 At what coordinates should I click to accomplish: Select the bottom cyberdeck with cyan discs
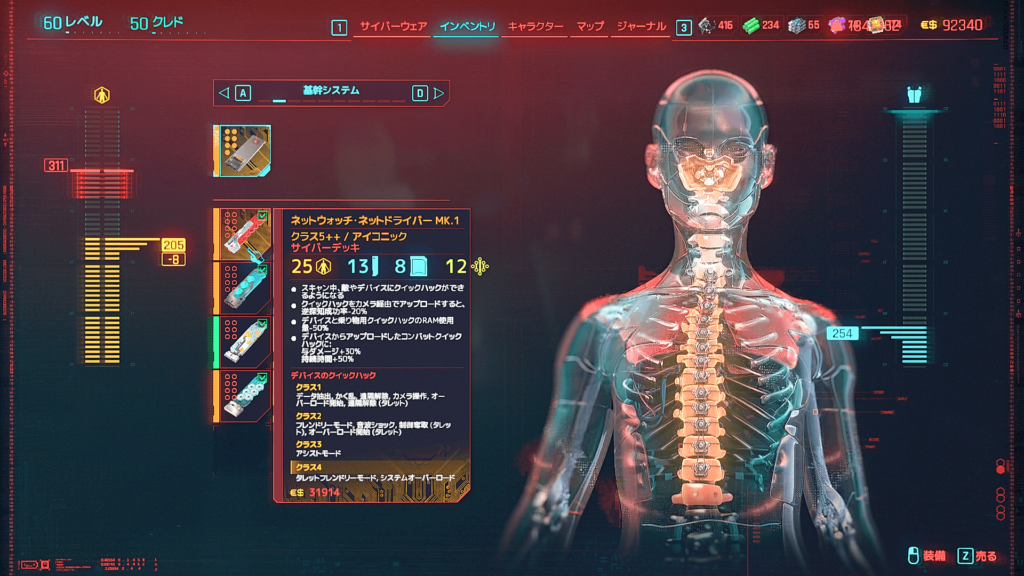(x=243, y=396)
